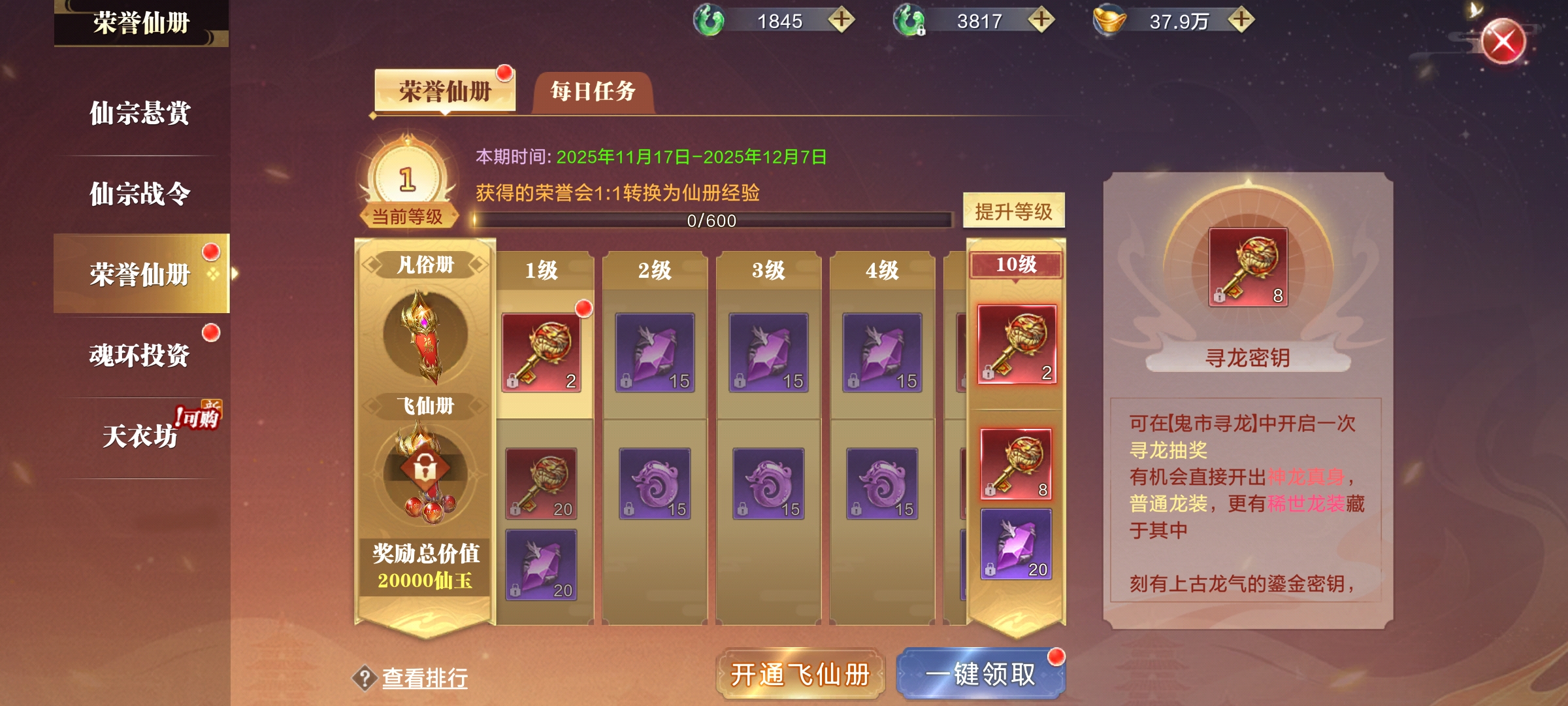Claim all rewards with 一键领取
This screenshot has height=706, width=1568.
[x=980, y=674]
